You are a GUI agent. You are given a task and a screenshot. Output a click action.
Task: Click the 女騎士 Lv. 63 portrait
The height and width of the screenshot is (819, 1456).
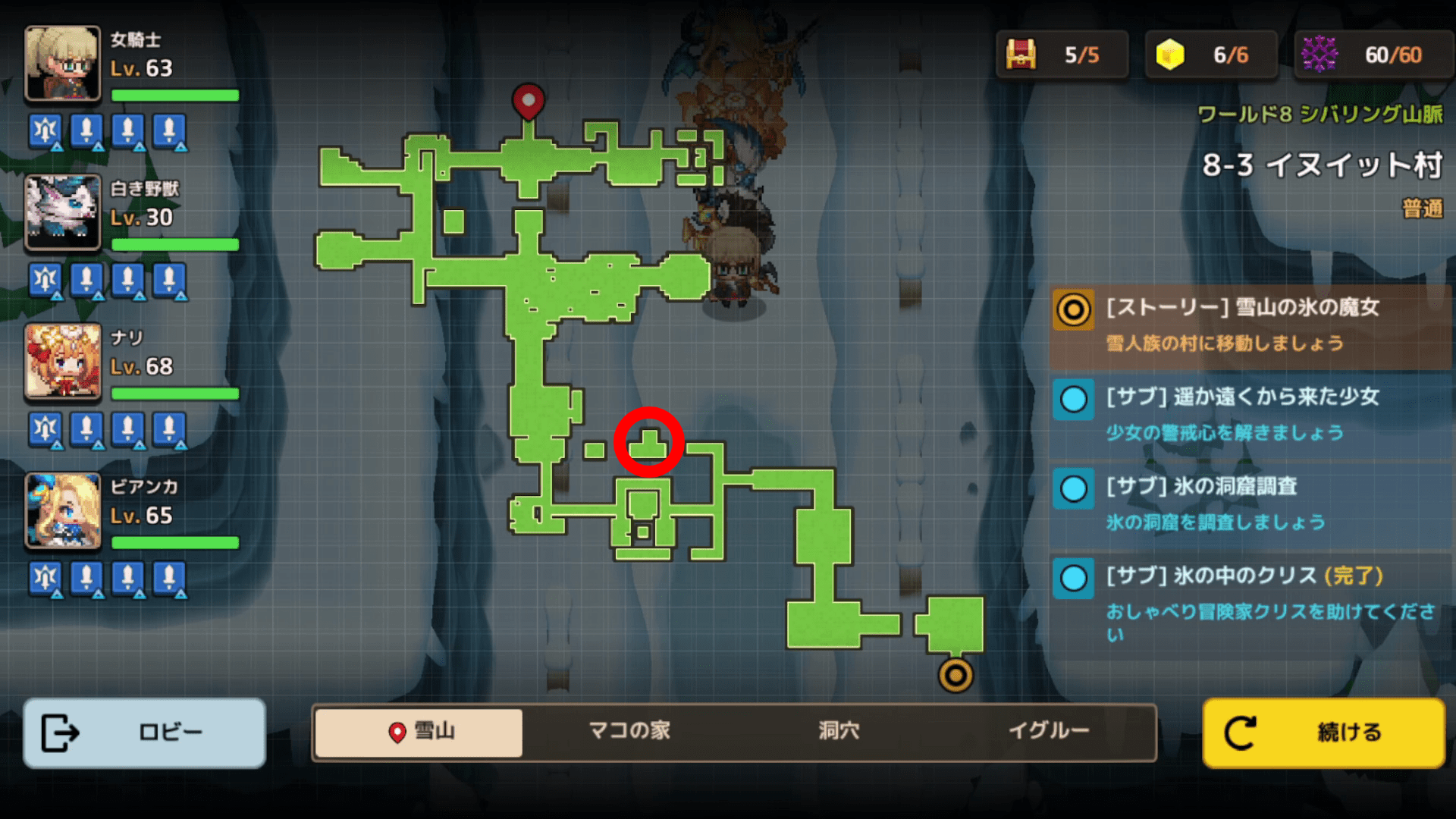click(x=63, y=64)
